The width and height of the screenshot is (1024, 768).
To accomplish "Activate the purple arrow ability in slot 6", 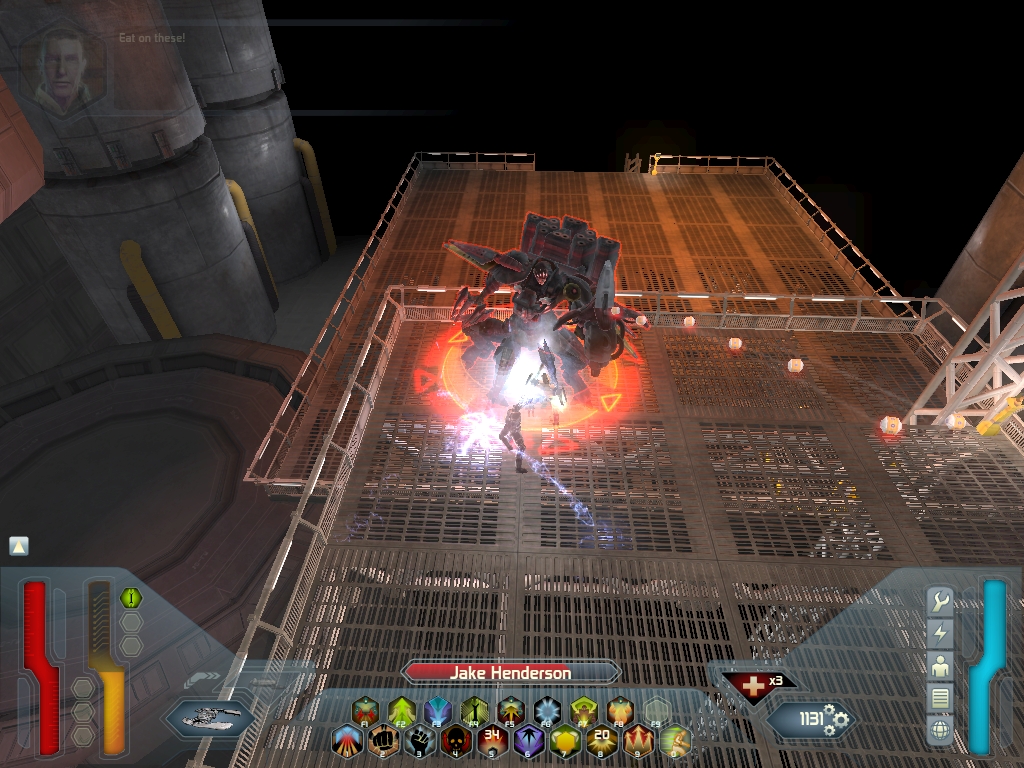I will (528, 741).
